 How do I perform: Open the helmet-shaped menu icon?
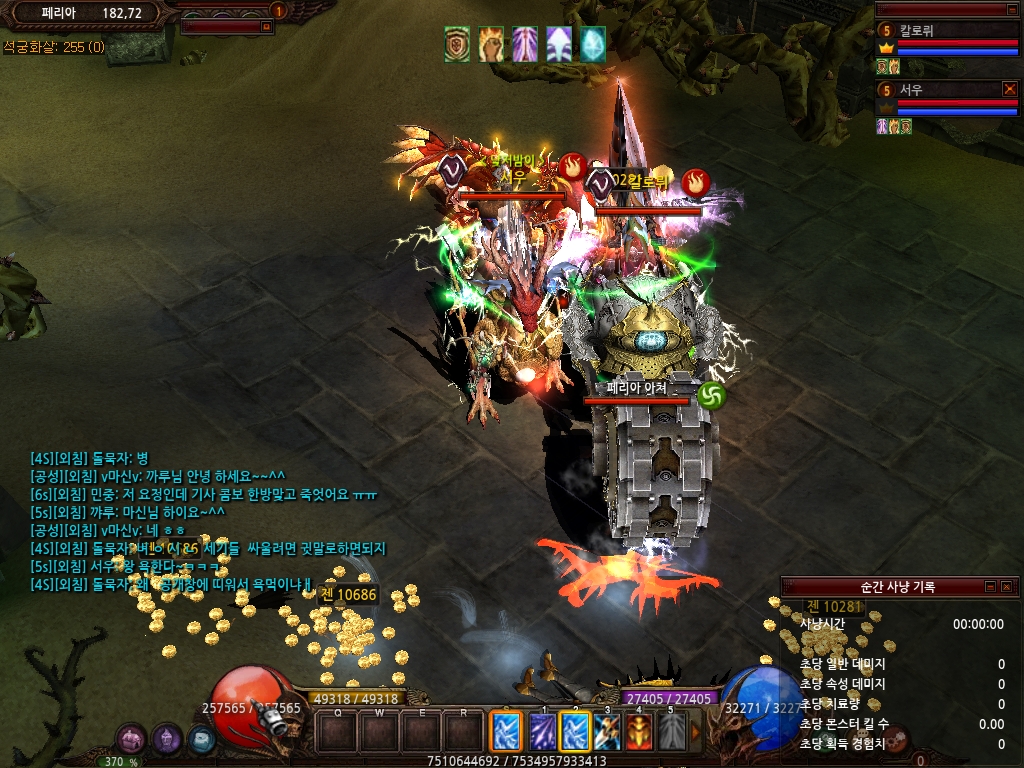(x=166, y=739)
